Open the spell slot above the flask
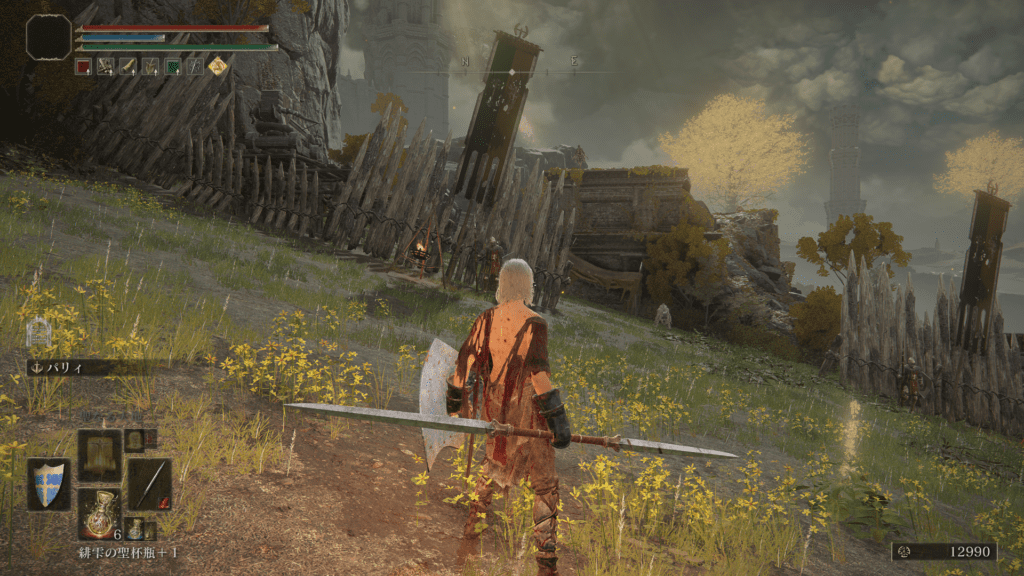This screenshot has width=1024, height=576. [100, 455]
